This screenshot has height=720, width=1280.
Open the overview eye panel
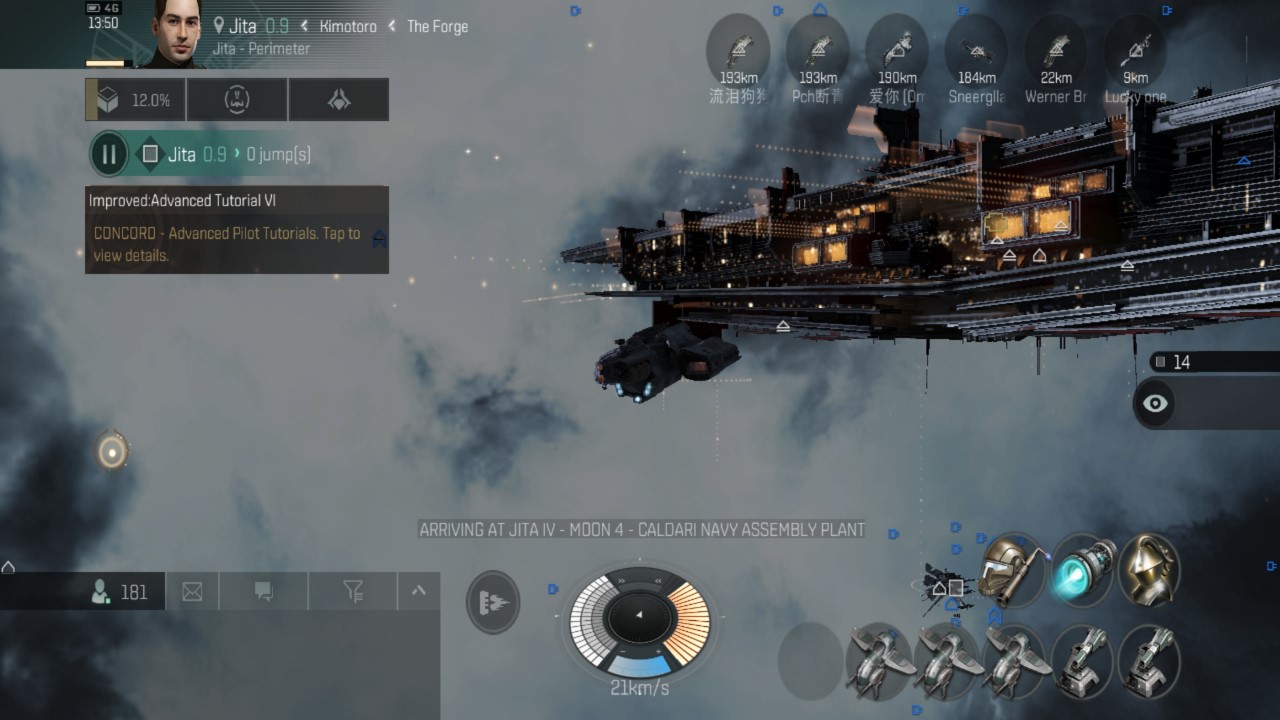tap(1156, 403)
